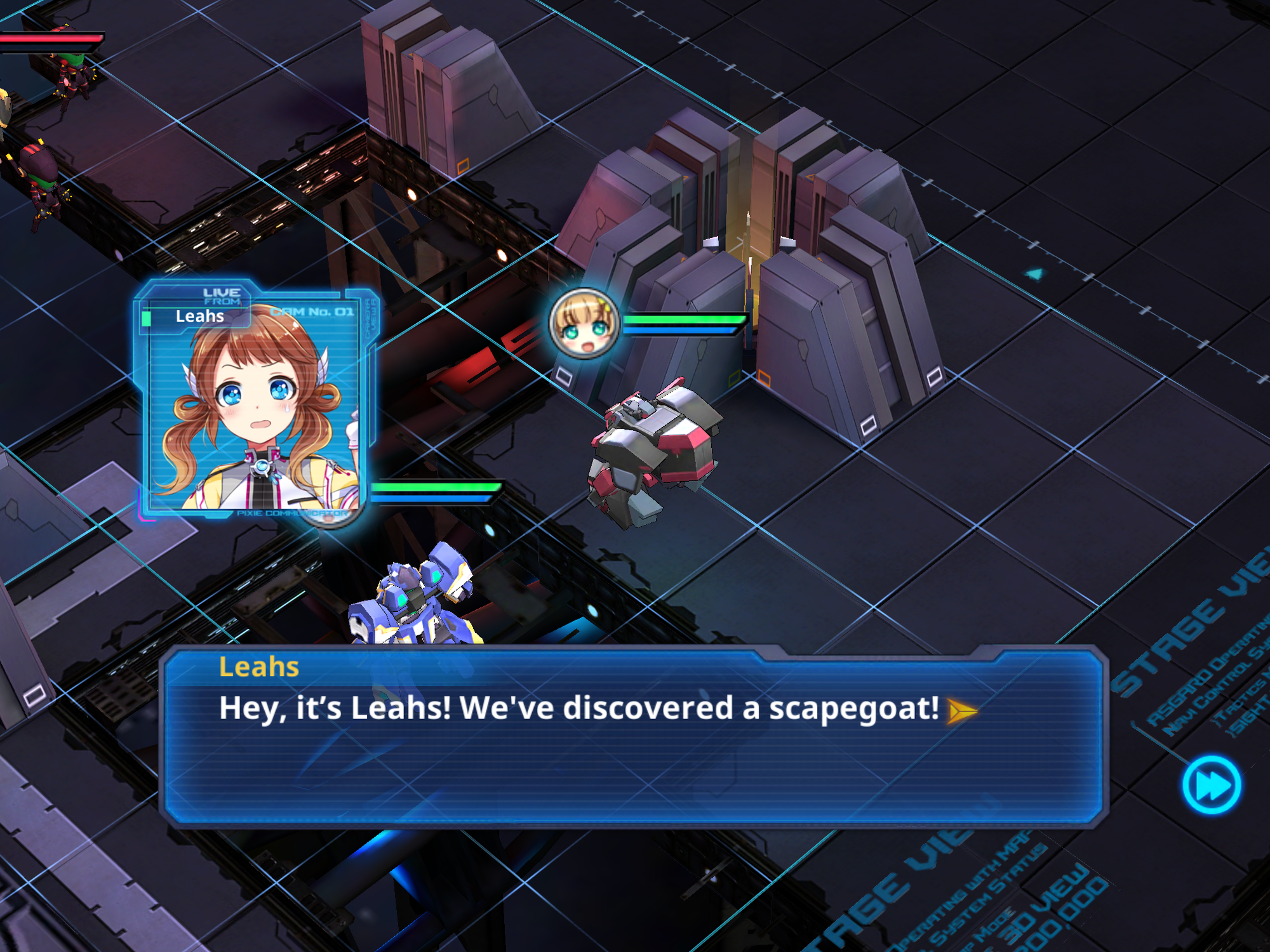Select the blonde pilot portrait icon
The height and width of the screenshot is (952, 1270).
584,324
